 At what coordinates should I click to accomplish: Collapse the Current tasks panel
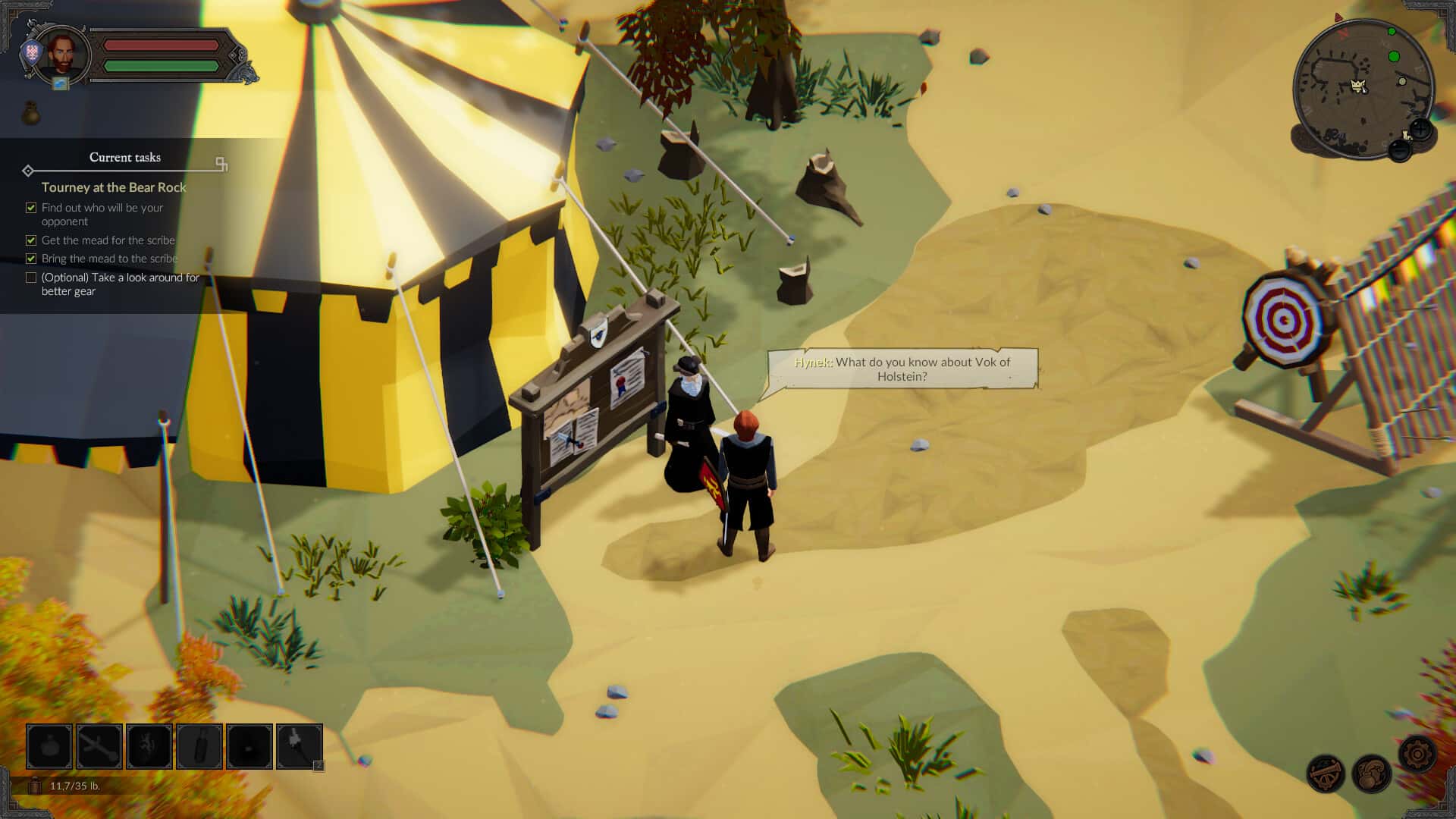coord(221,163)
